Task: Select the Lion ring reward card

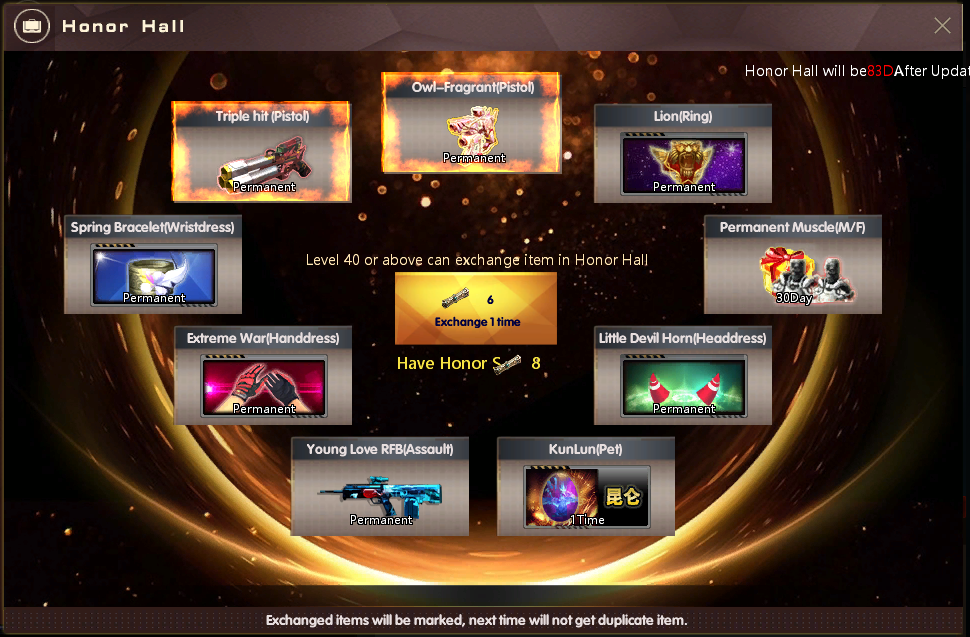Action: point(683,153)
